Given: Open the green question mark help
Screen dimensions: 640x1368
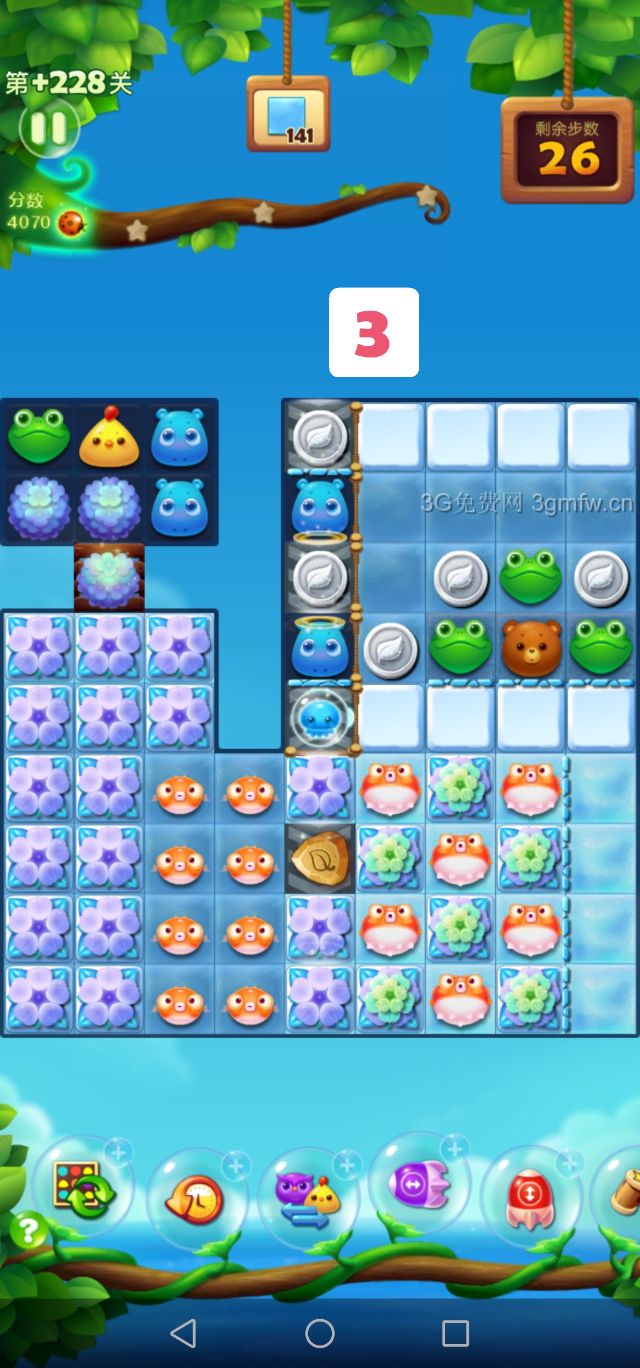Looking at the screenshot, I should (x=28, y=1230).
